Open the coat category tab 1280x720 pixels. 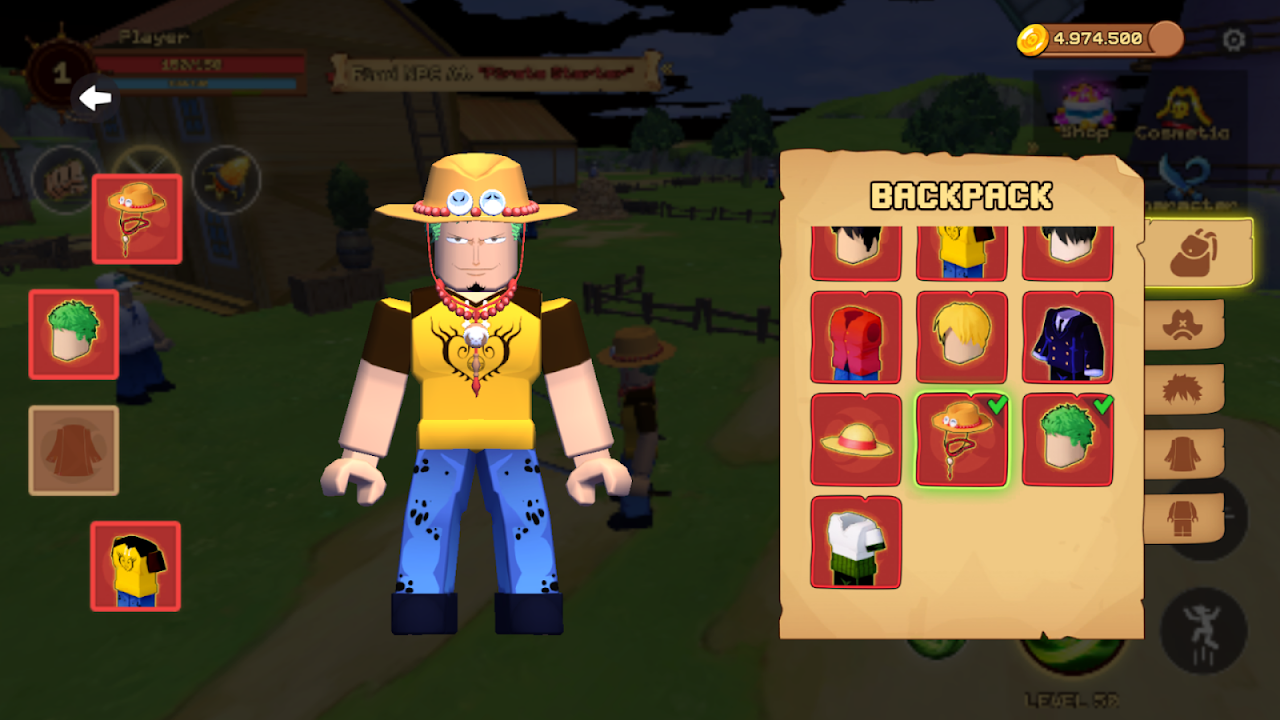click(1184, 453)
